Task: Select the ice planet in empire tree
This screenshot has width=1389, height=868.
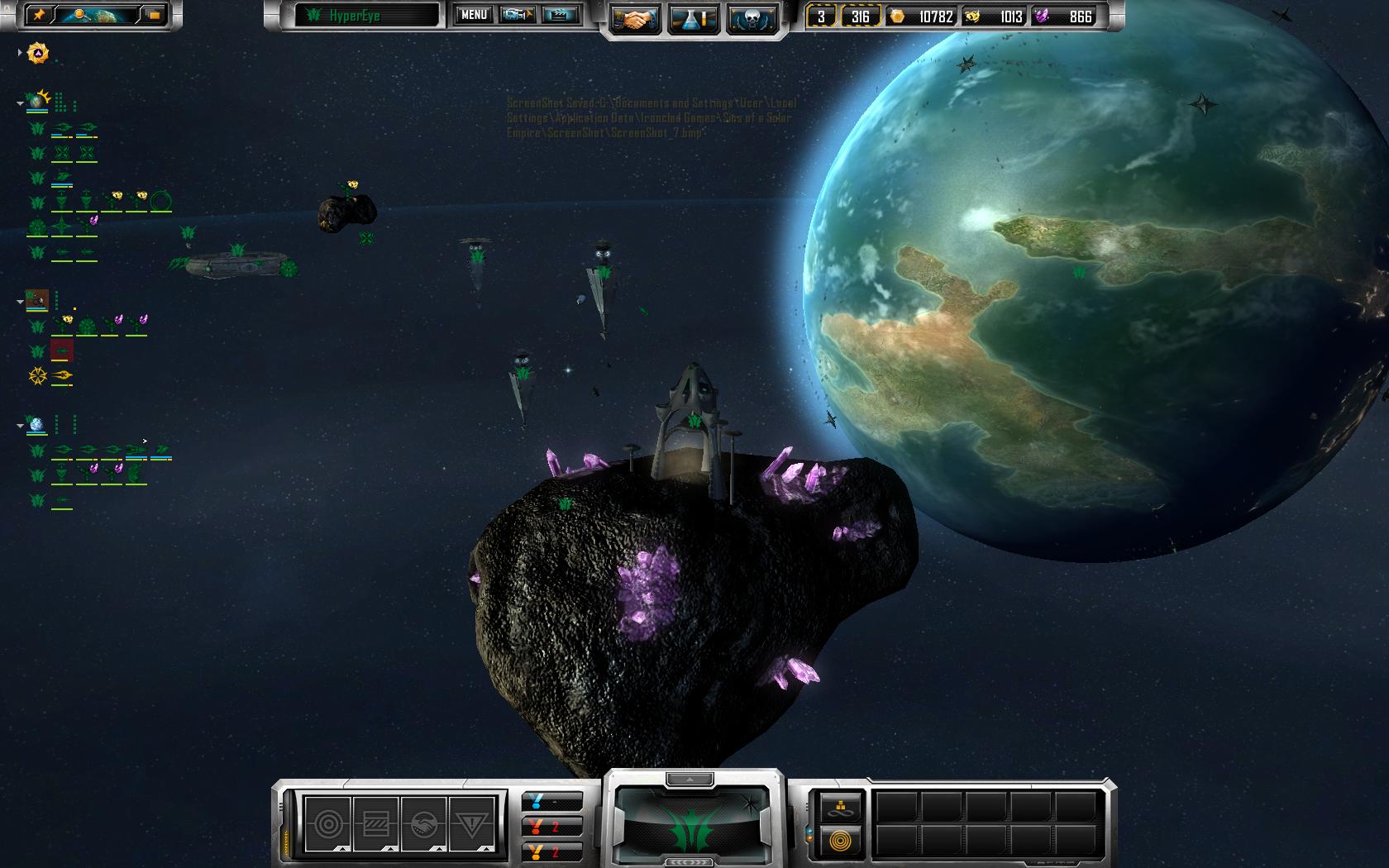Action: point(36,425)
